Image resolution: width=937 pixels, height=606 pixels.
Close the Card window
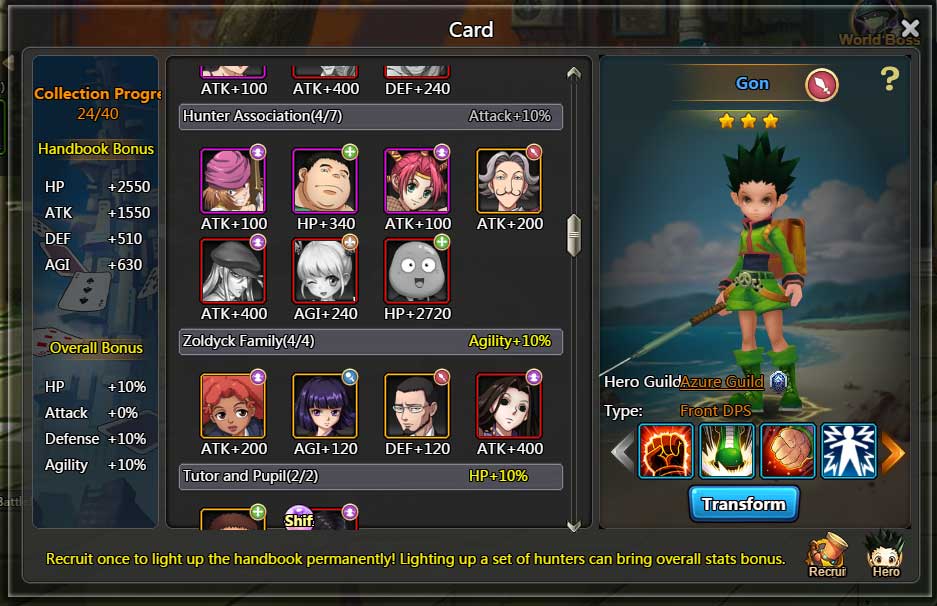tap(910, 28)
